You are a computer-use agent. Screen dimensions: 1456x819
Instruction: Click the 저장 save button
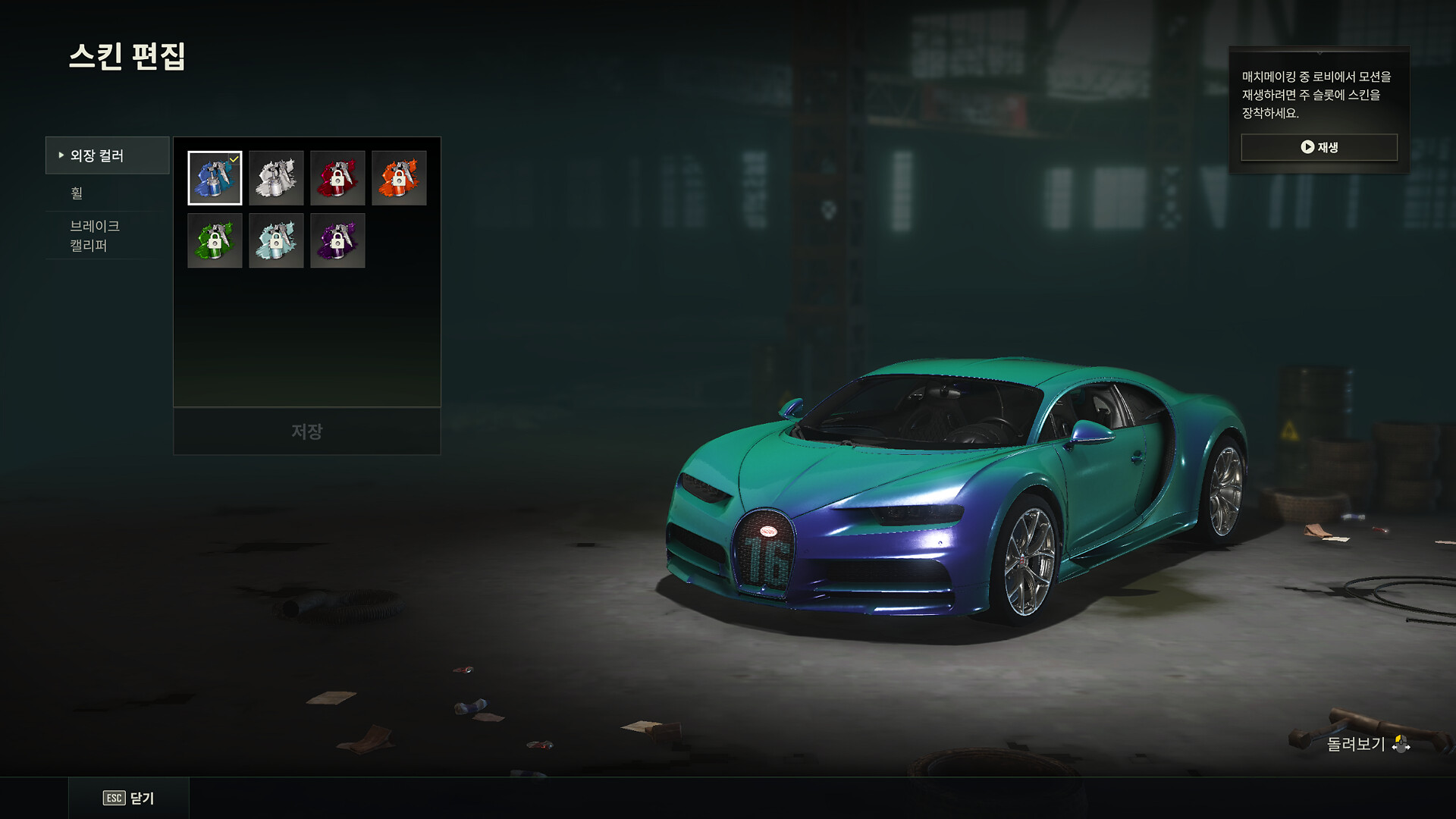[x=307, y=431]
